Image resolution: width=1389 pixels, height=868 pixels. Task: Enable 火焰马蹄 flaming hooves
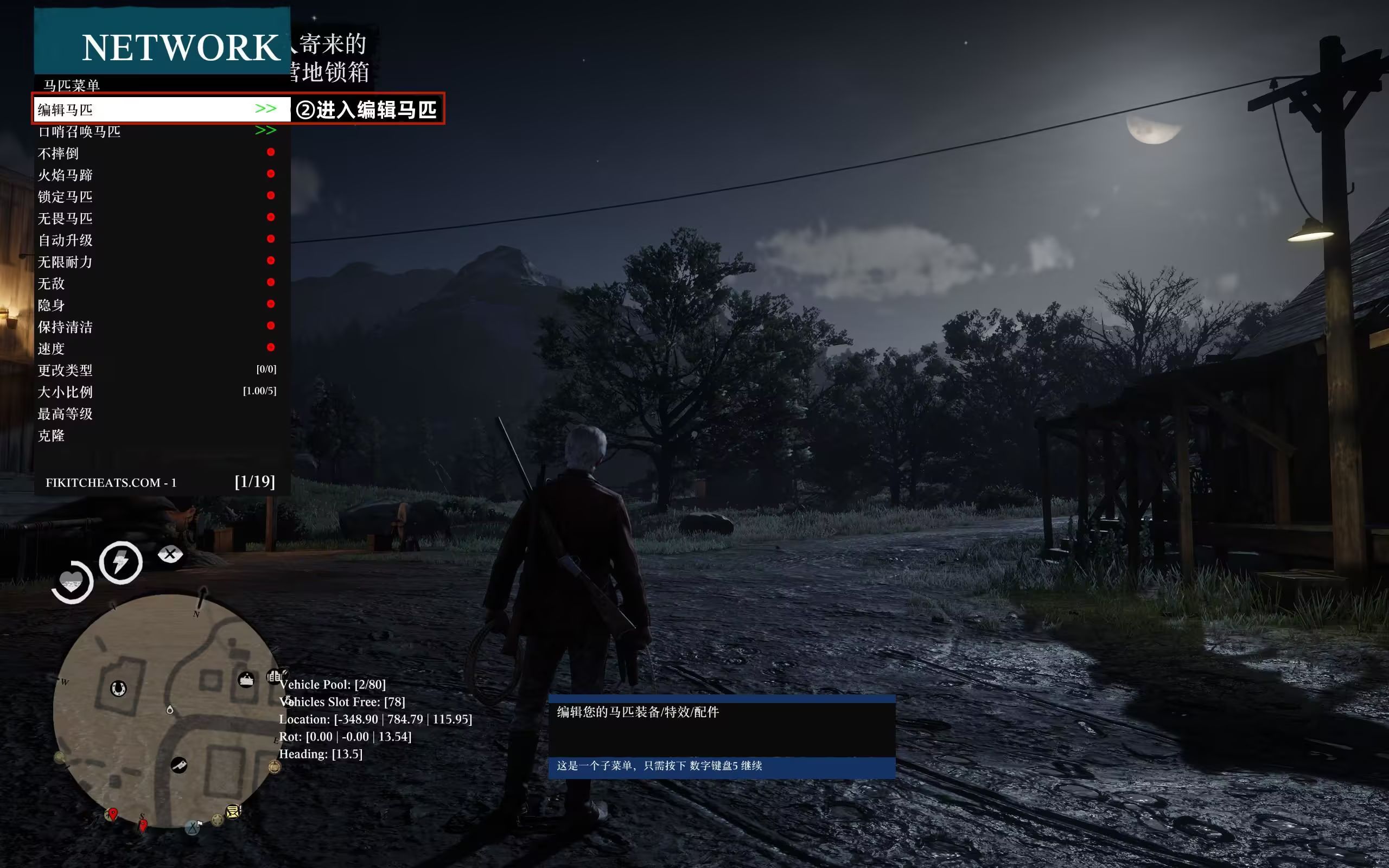tap(156, 175)
